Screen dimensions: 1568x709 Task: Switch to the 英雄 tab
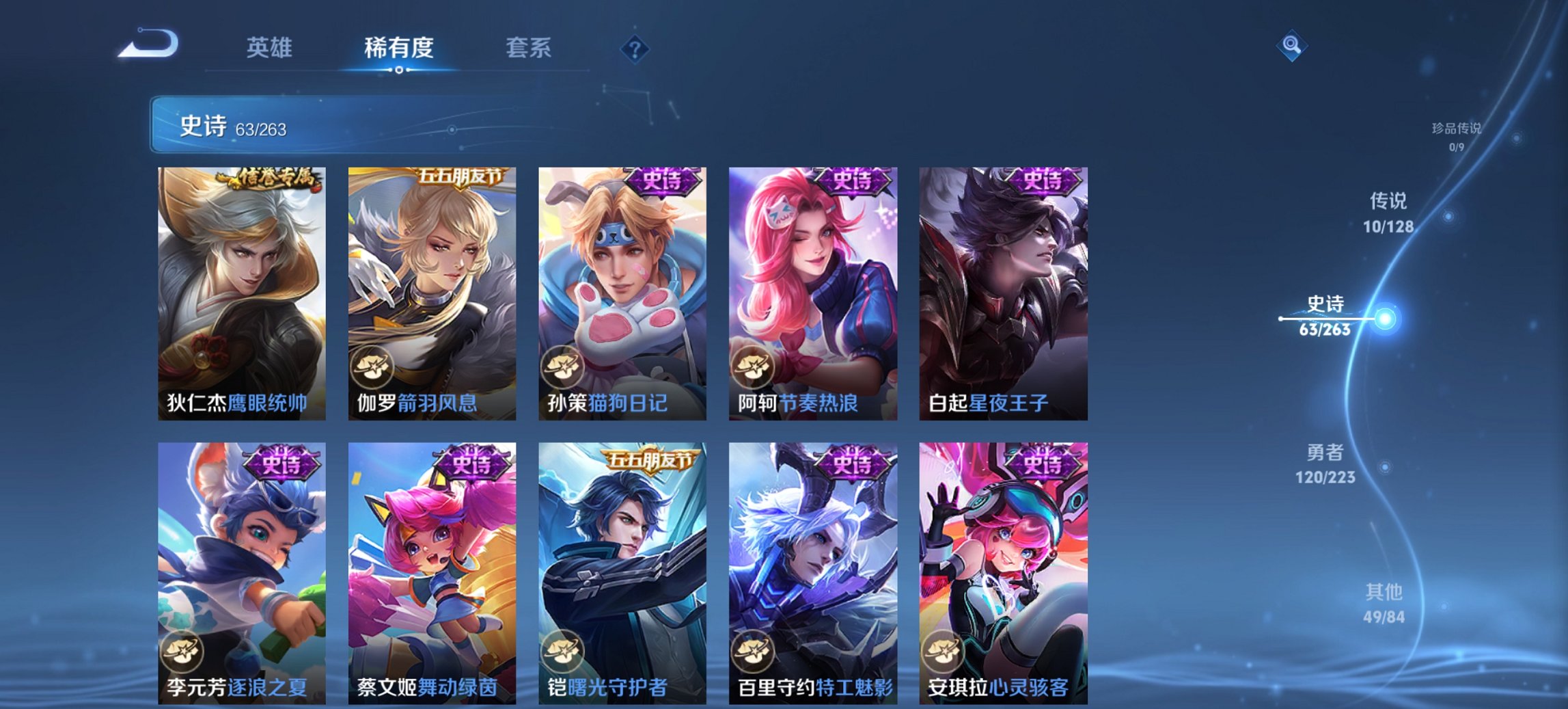pyautogui.click(x=271, y=48)
